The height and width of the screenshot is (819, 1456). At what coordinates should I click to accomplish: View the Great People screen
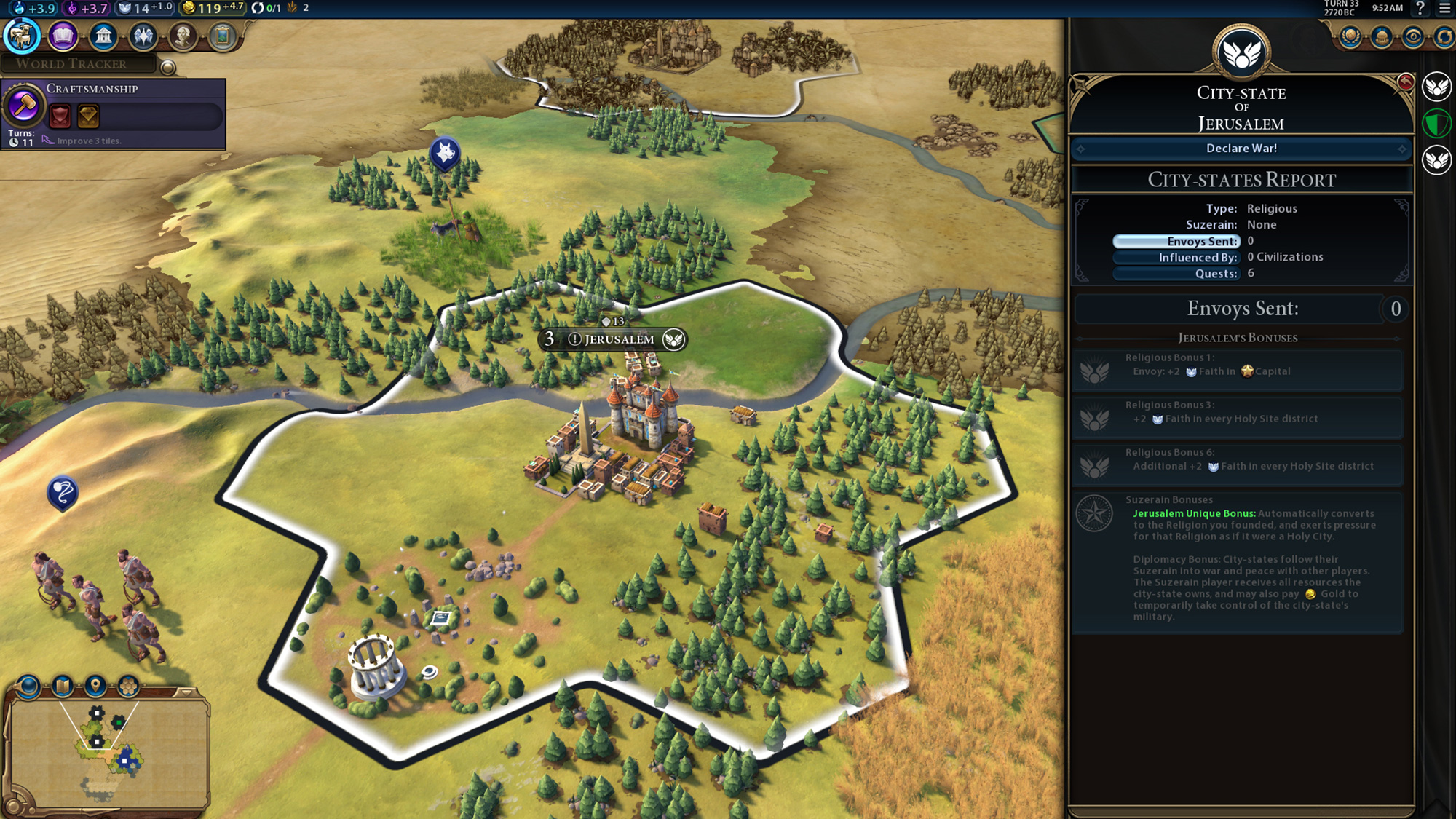click(x=183, y=36)
